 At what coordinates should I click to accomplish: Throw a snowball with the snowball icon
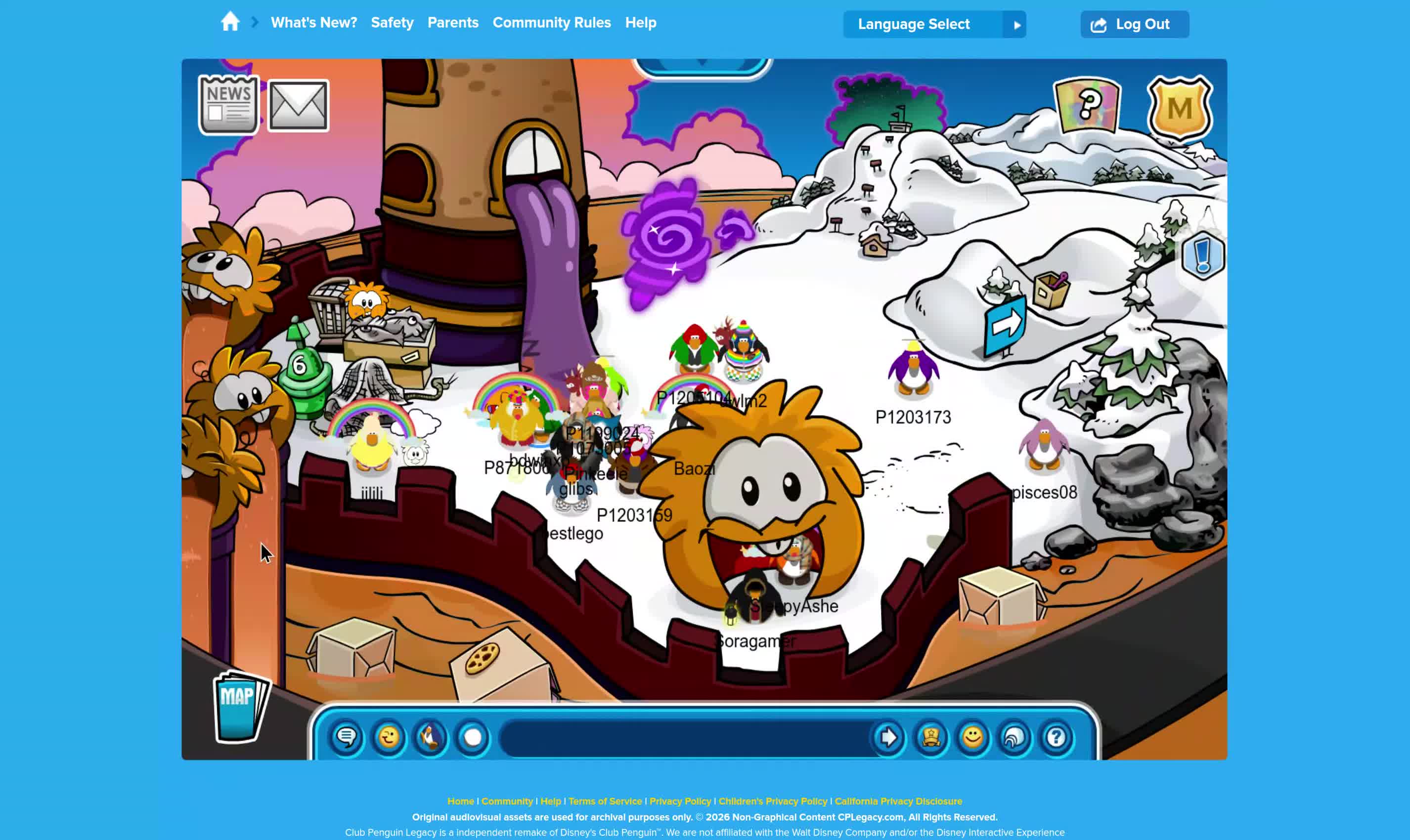click(x=472, y=738)
